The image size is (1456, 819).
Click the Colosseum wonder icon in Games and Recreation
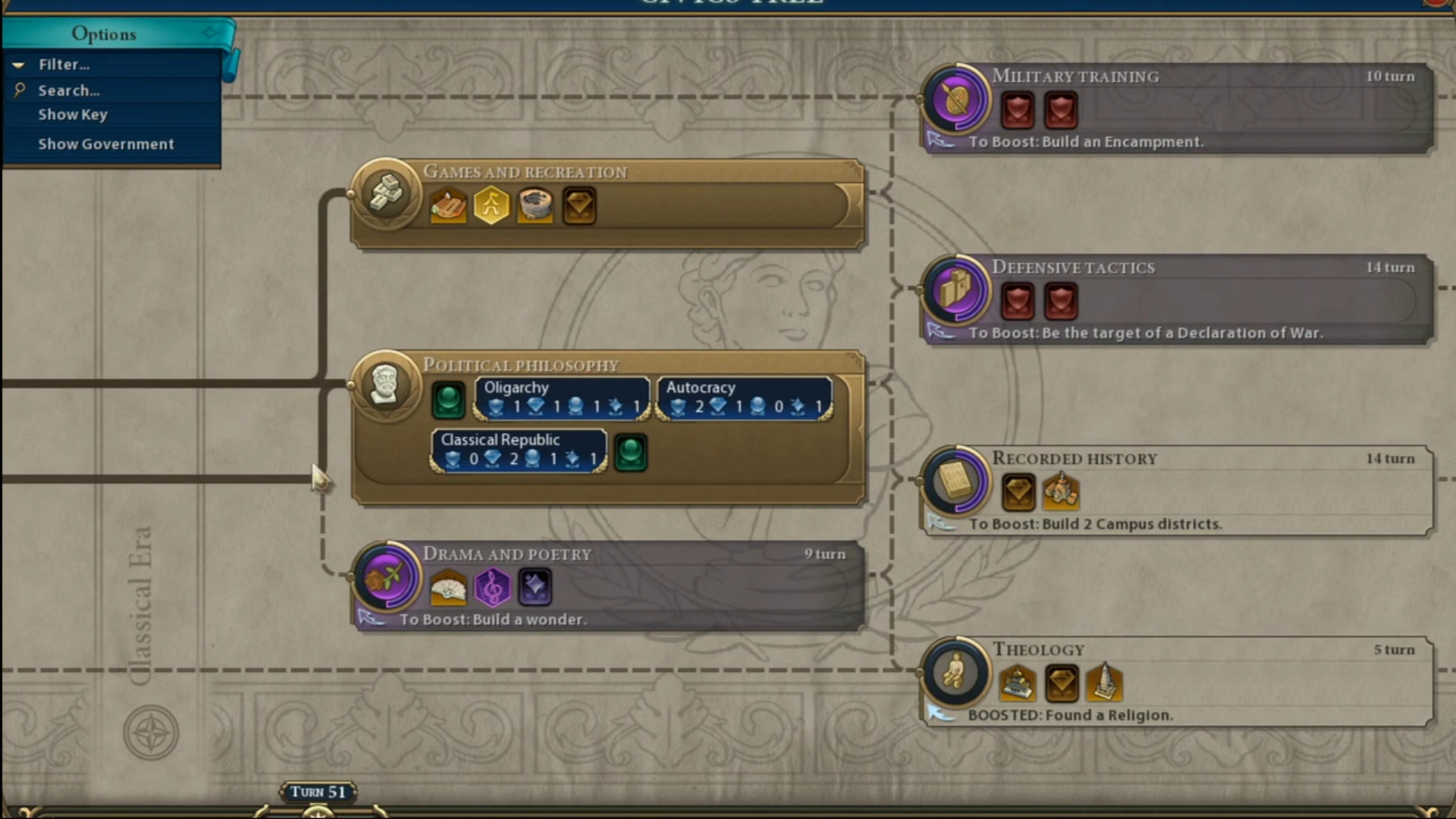(535, 205)
